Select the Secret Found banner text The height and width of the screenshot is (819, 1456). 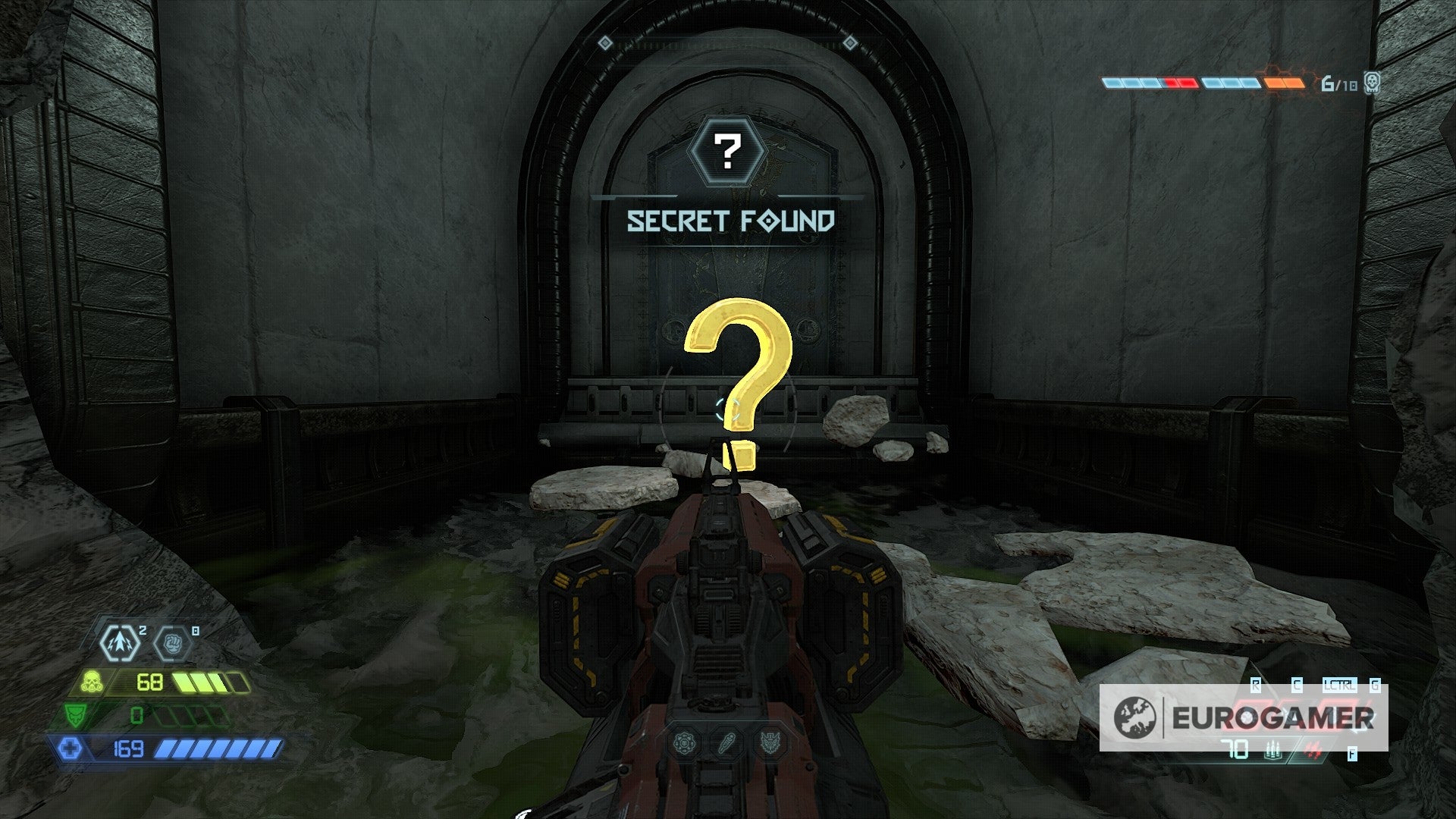[730, 221]
